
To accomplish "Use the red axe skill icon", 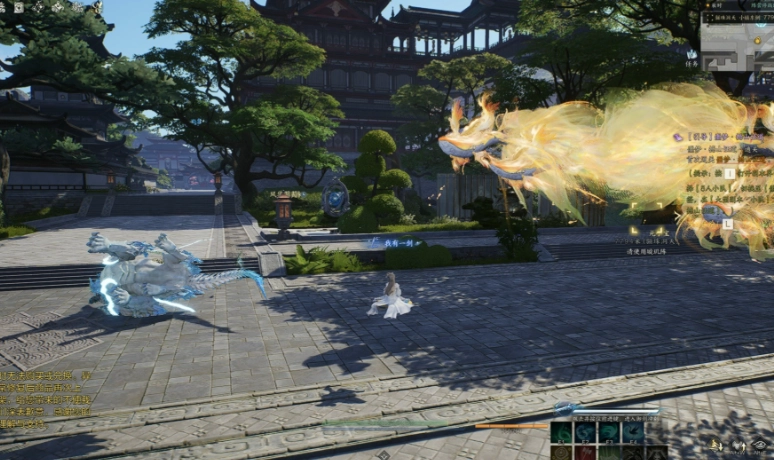I will 585,453.
